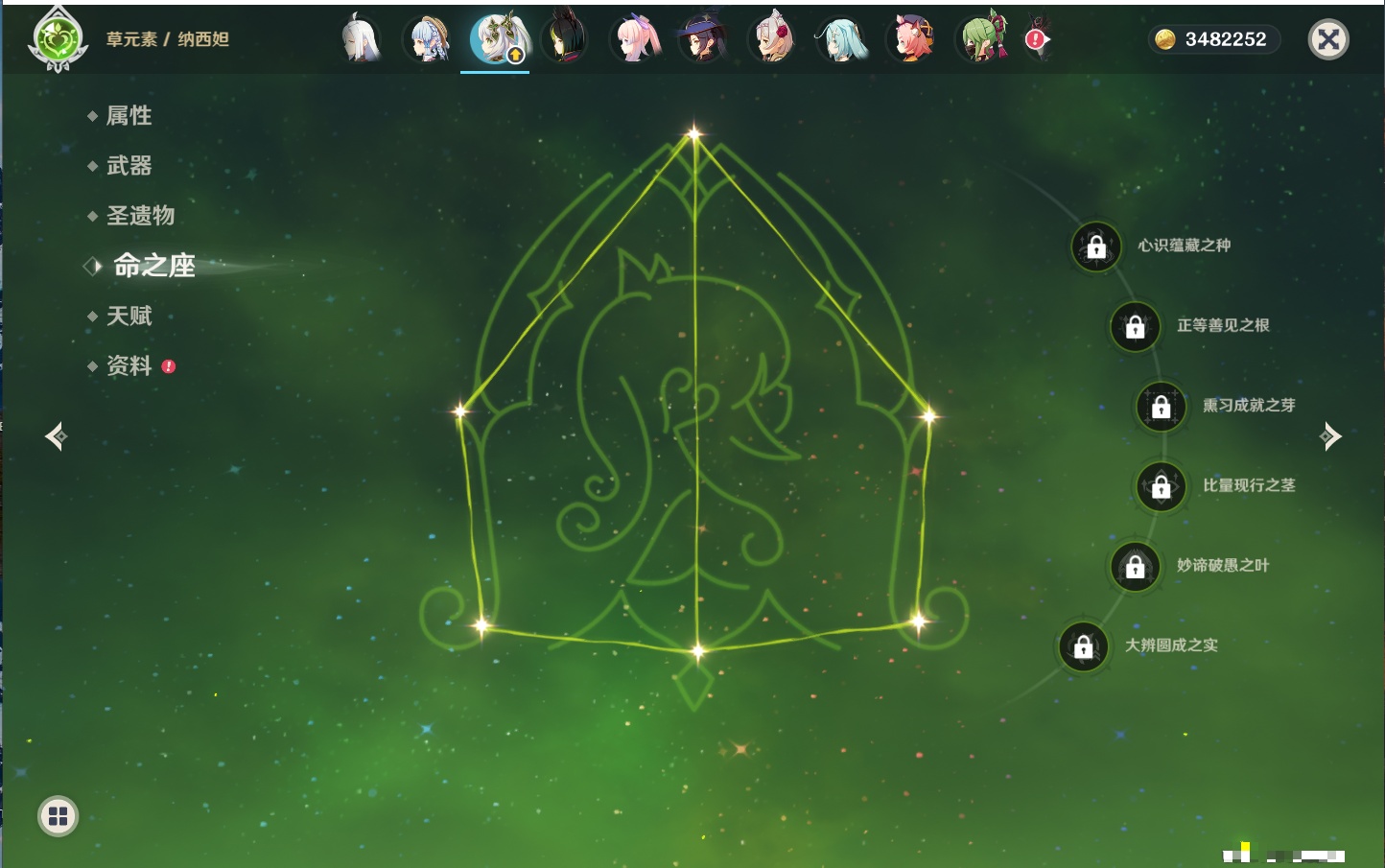Select the locked constellation 正等善见之根

tap(1136, 327)
